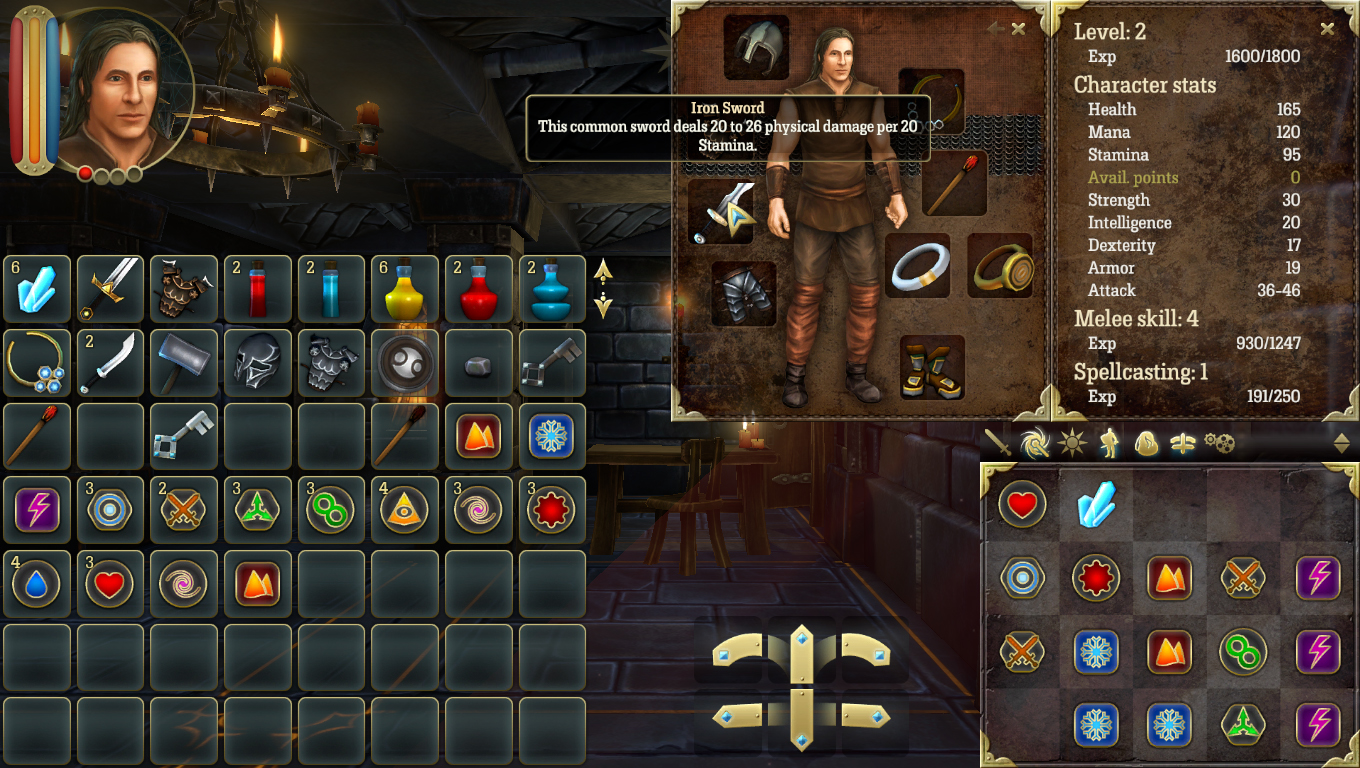Open the gears settings tab

point(1219,443)
